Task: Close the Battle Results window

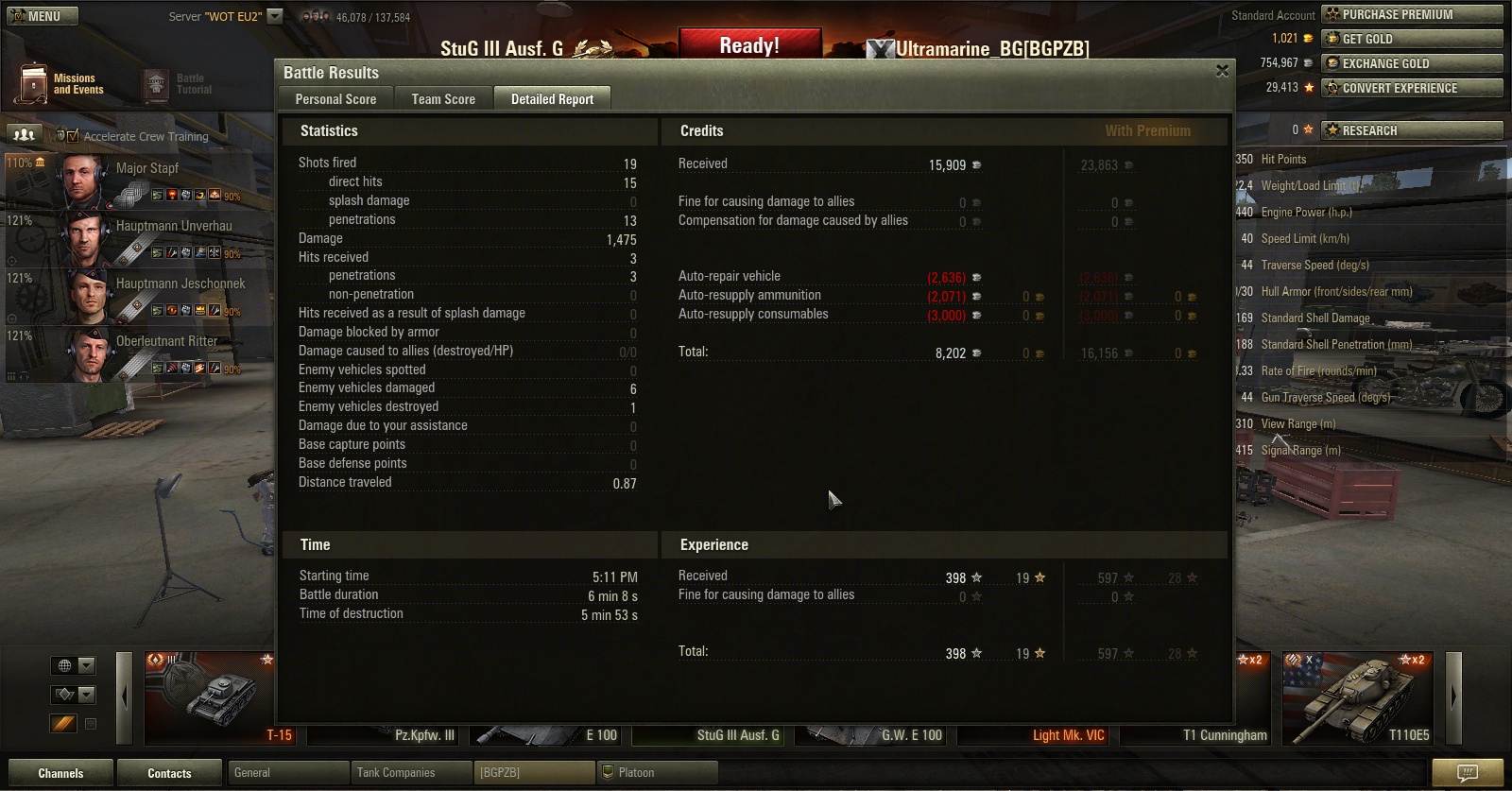Action: (1222, 71)
